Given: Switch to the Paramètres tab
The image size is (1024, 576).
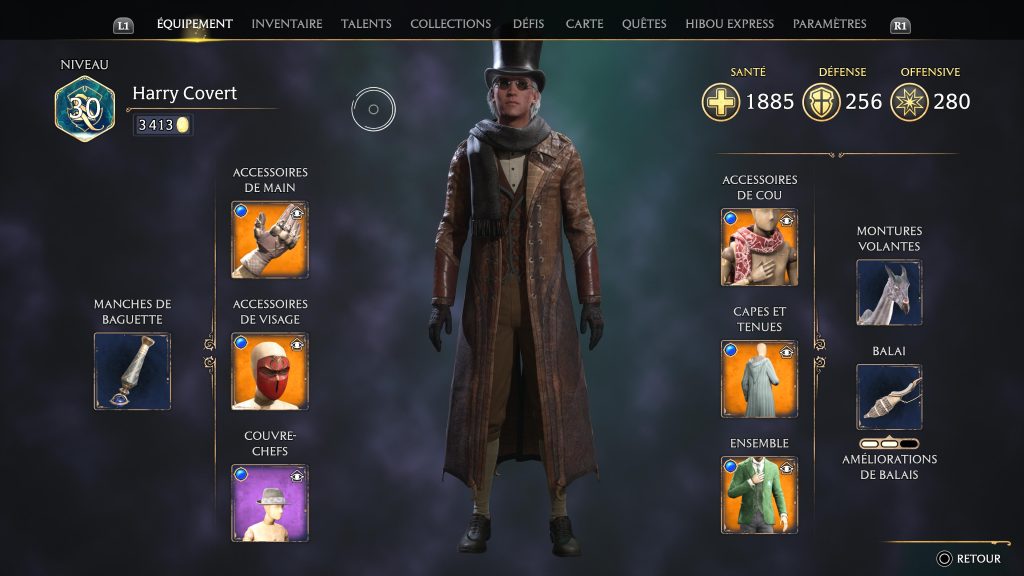Looking at the screenshot, I should pyautogui.click(x=830, y=24).
